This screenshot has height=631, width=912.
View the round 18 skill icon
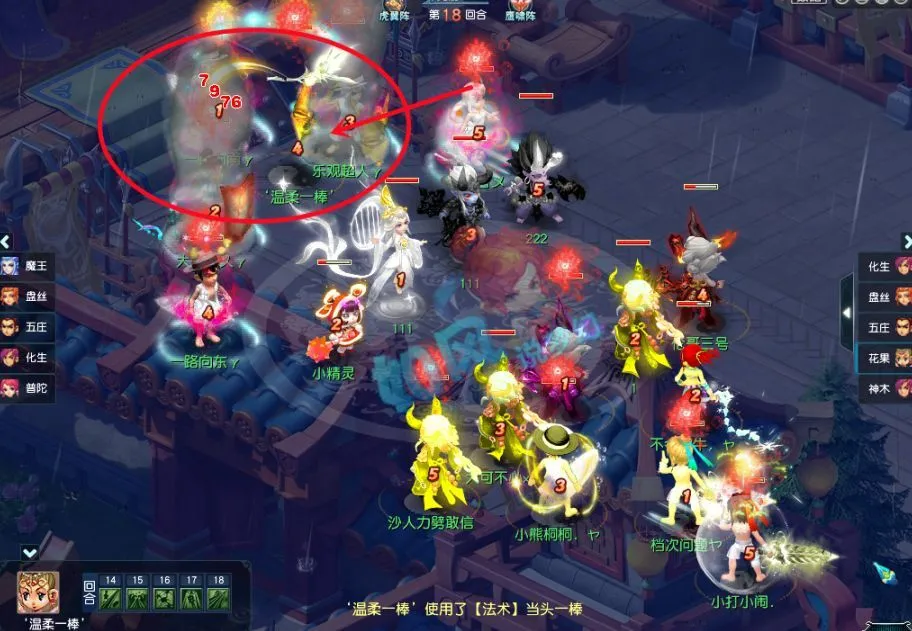218,598
